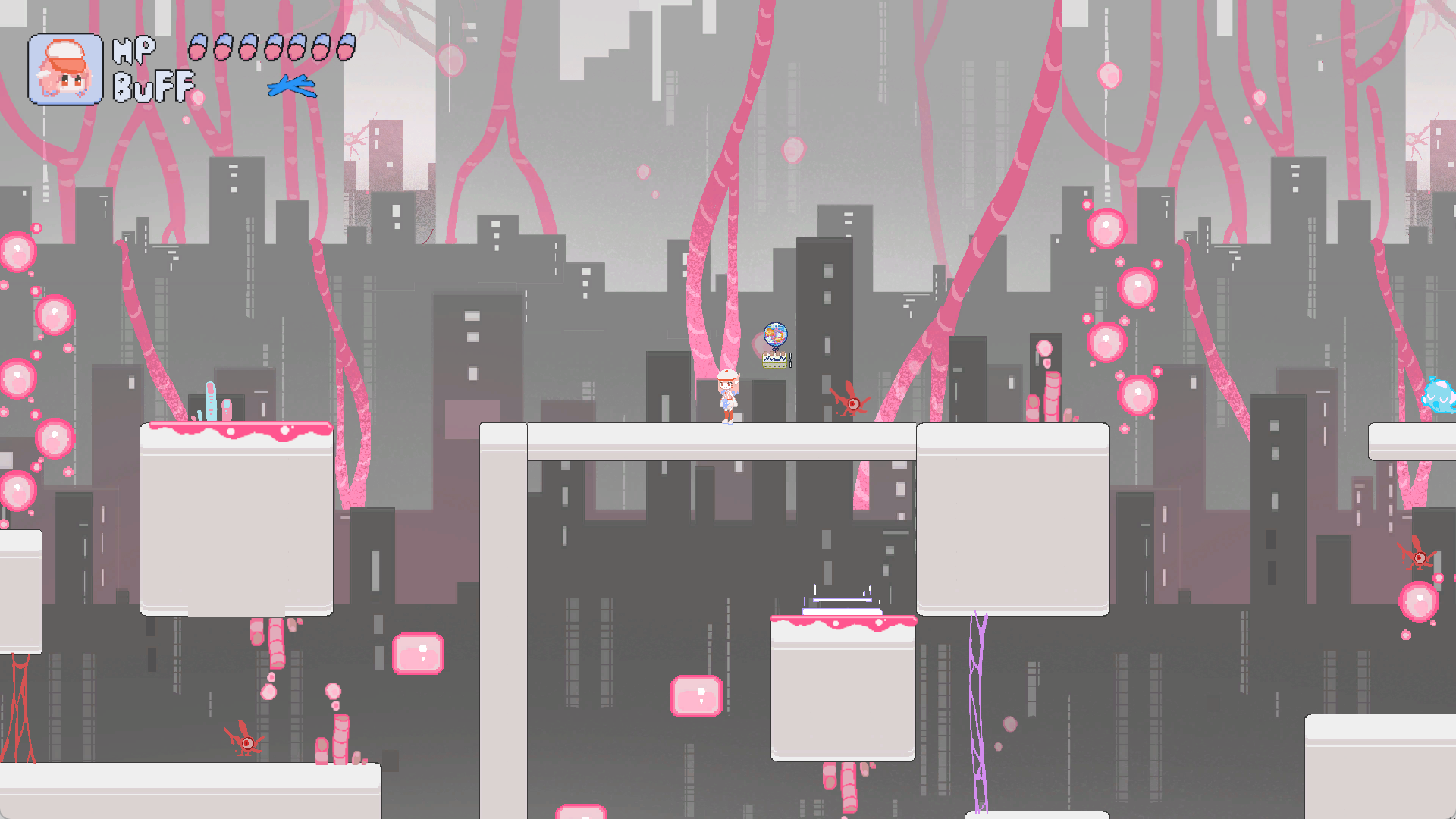Click the middle HP heart to toggle it
This screenshot has height=819, width=1456.
271,47
